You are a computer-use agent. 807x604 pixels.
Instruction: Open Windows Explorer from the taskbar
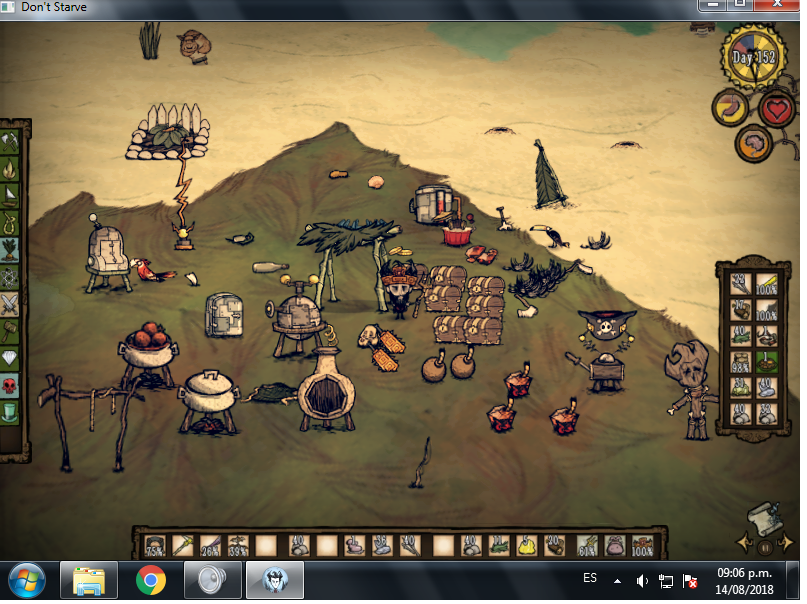(89, 580)
